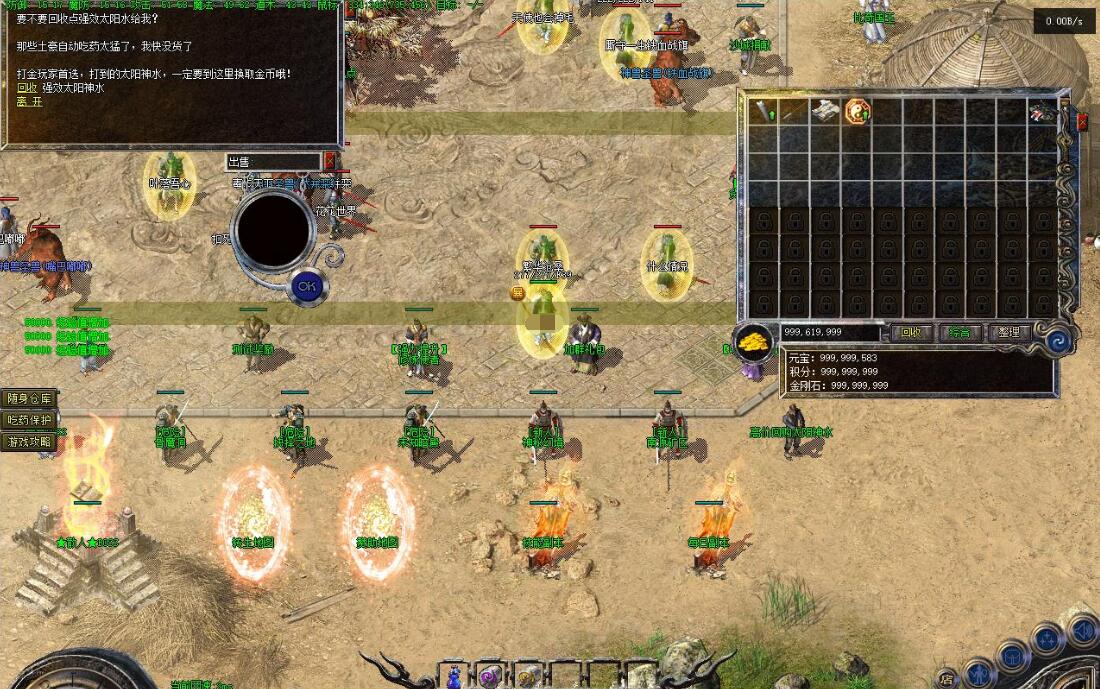Choose the 回收 recycle link in NPC dialogue
The height and width of the screenshot is (689, 1100).
click(x=27, y=88)
